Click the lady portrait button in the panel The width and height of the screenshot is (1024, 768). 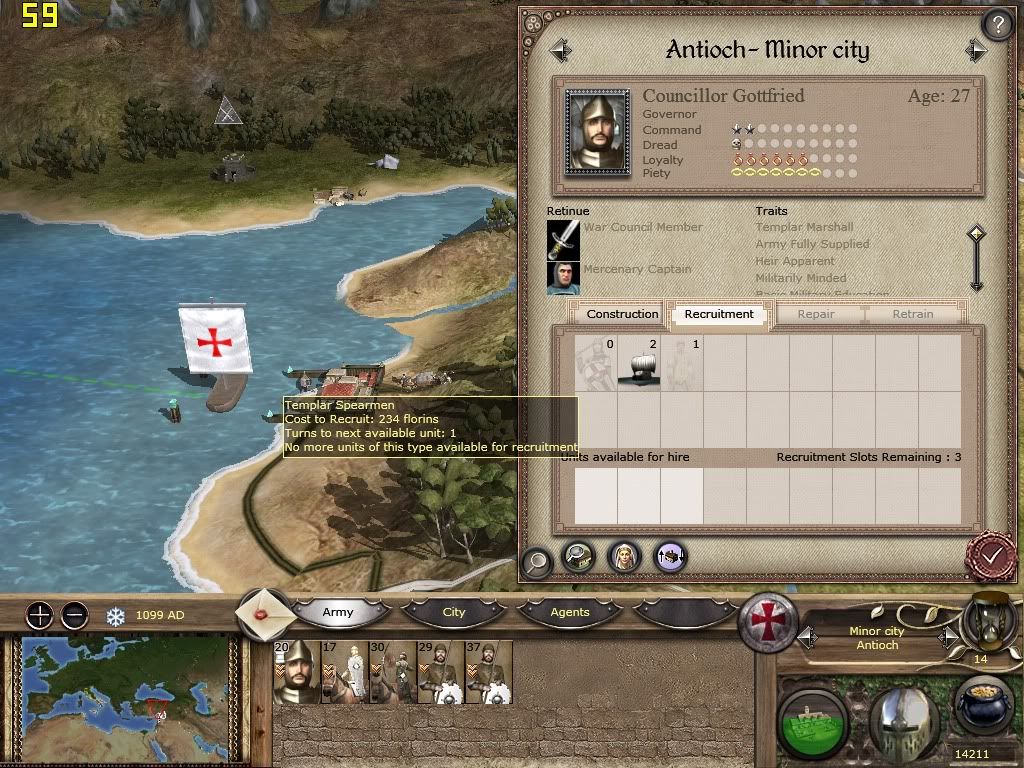(625, 557)
